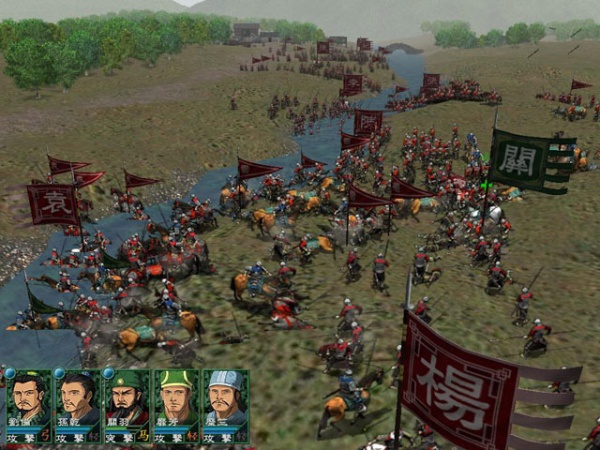The image size is (600, 450).
Task: Select the Sun Qian (孫乾) officer portrait
Action: pyautogui.click(x=77, y=398)
